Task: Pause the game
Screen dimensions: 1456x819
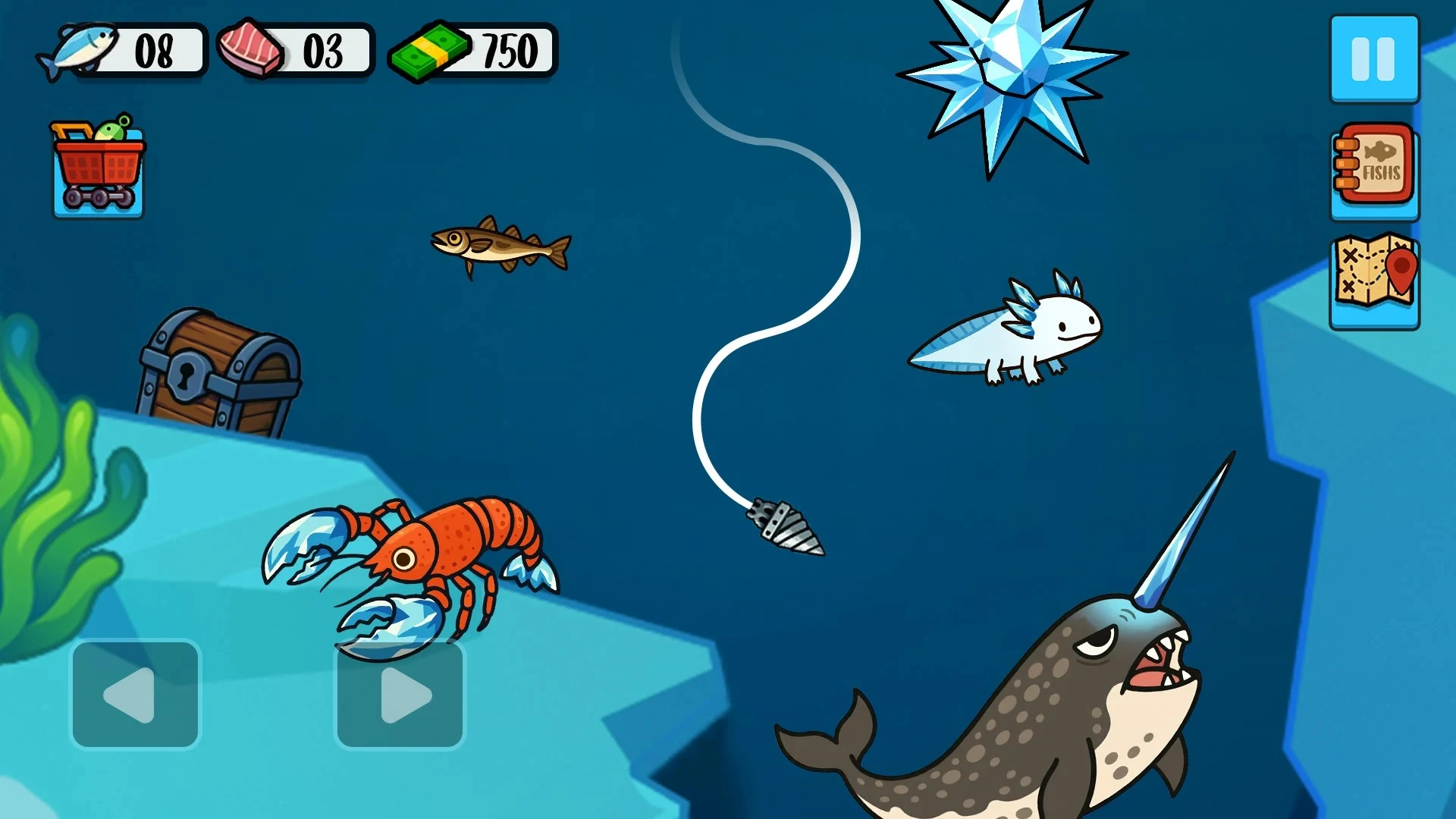Action: point(1373,59)
